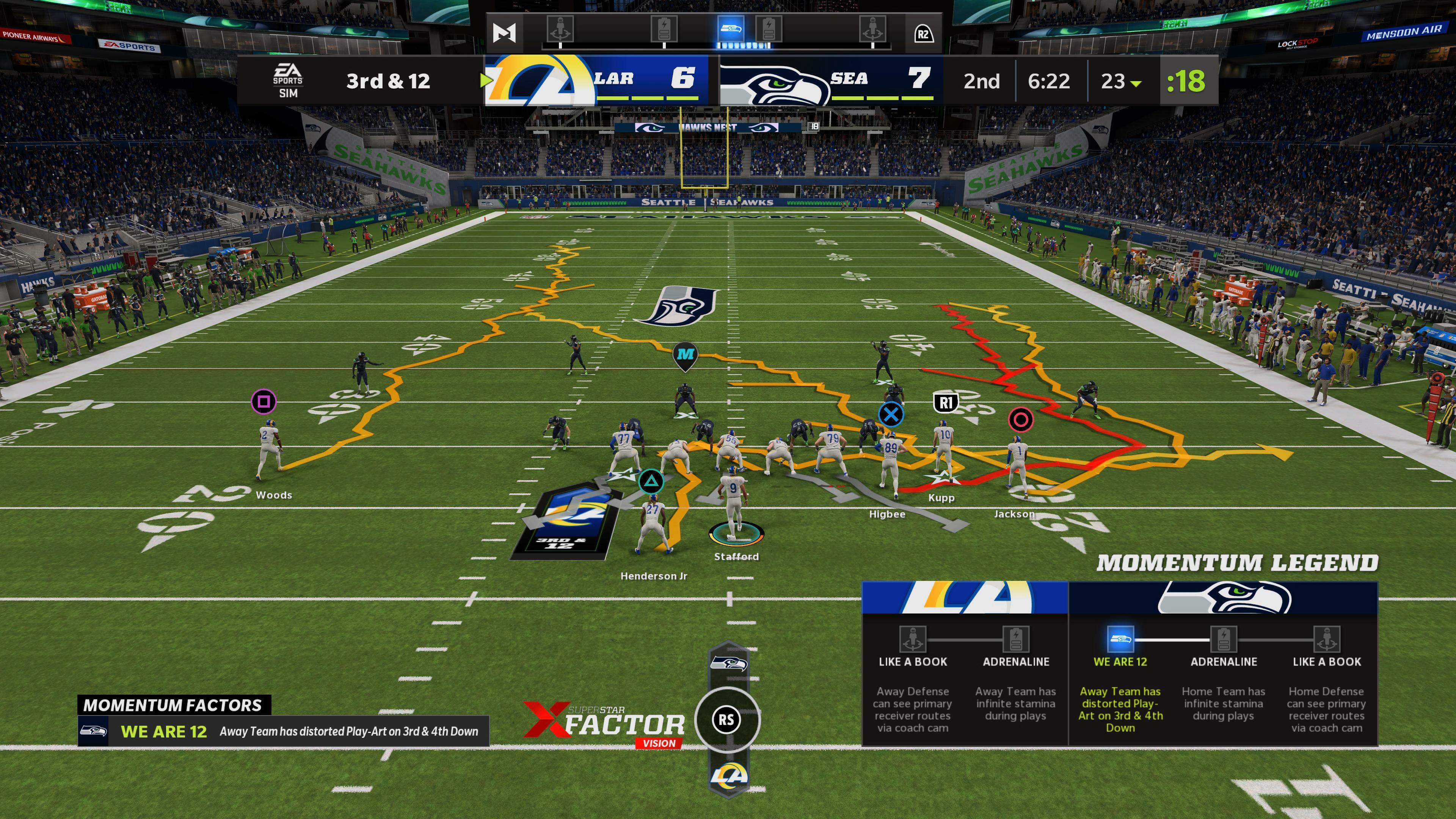Click the EA Sports SIM logo on scoreboard
This screenshot has width=1456, height=819.
click(288, 81)
